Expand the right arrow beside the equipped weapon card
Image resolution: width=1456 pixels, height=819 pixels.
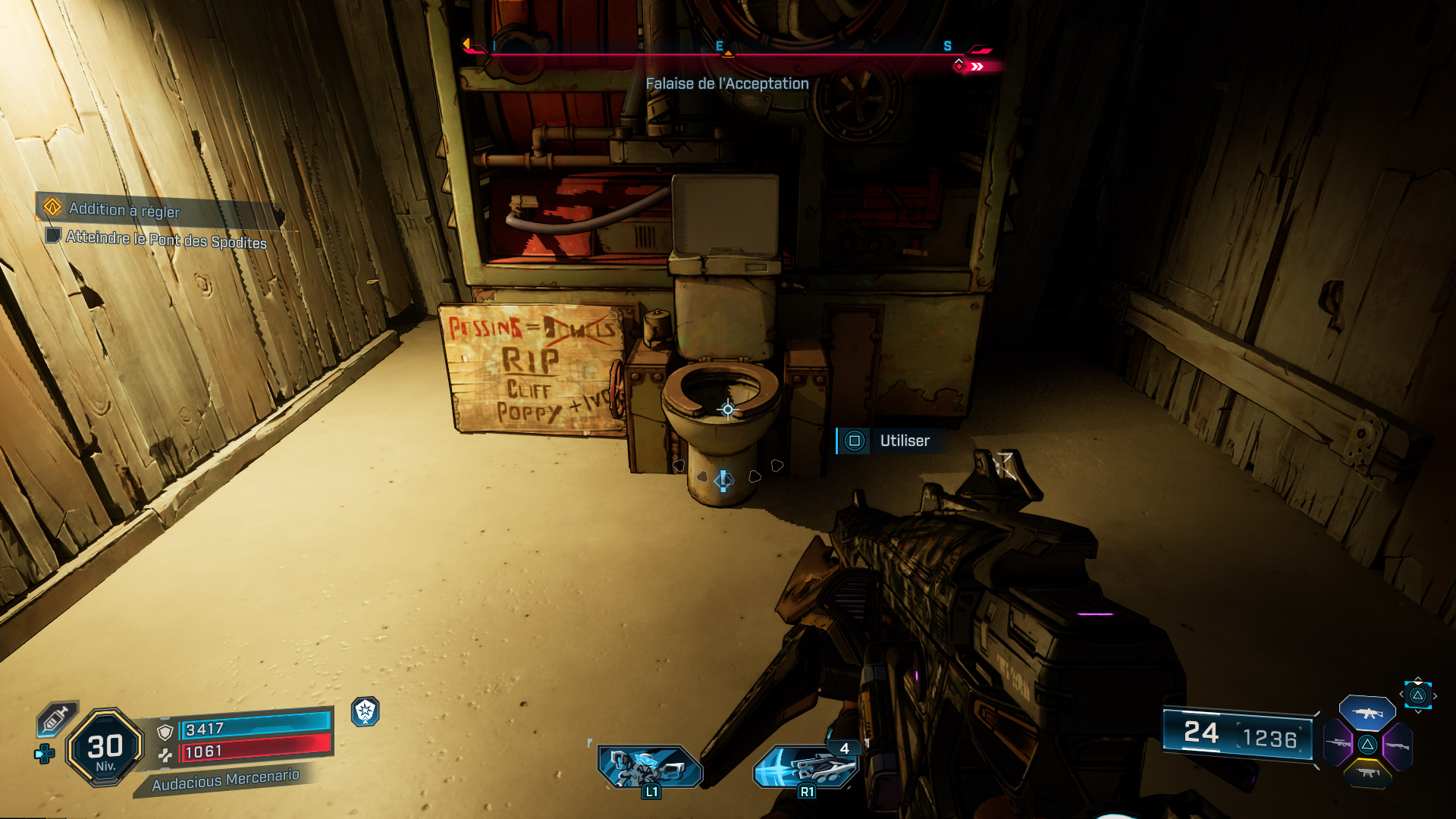1436,695
